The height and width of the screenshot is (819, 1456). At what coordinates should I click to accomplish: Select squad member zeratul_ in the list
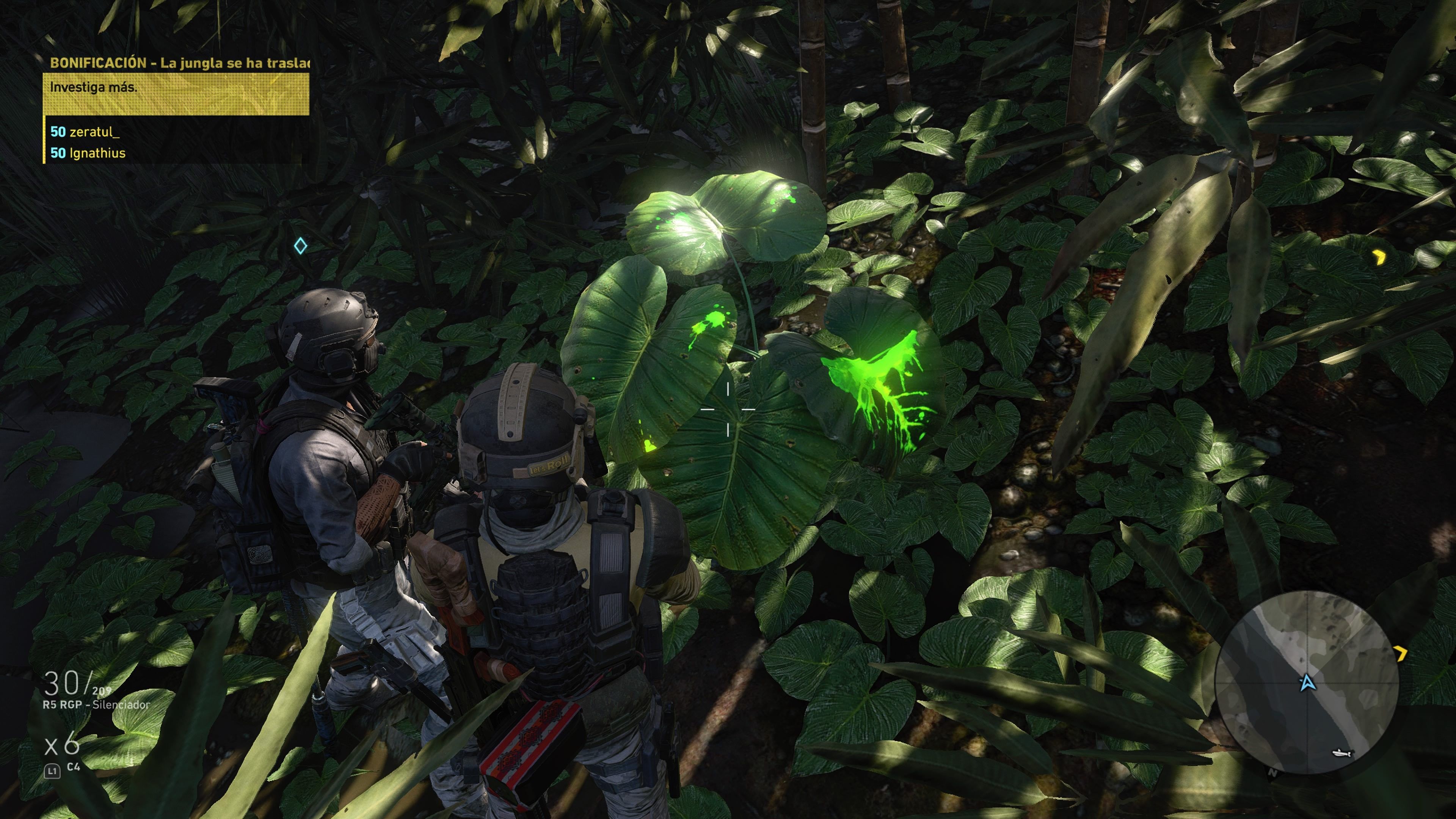tap(86, 132)
